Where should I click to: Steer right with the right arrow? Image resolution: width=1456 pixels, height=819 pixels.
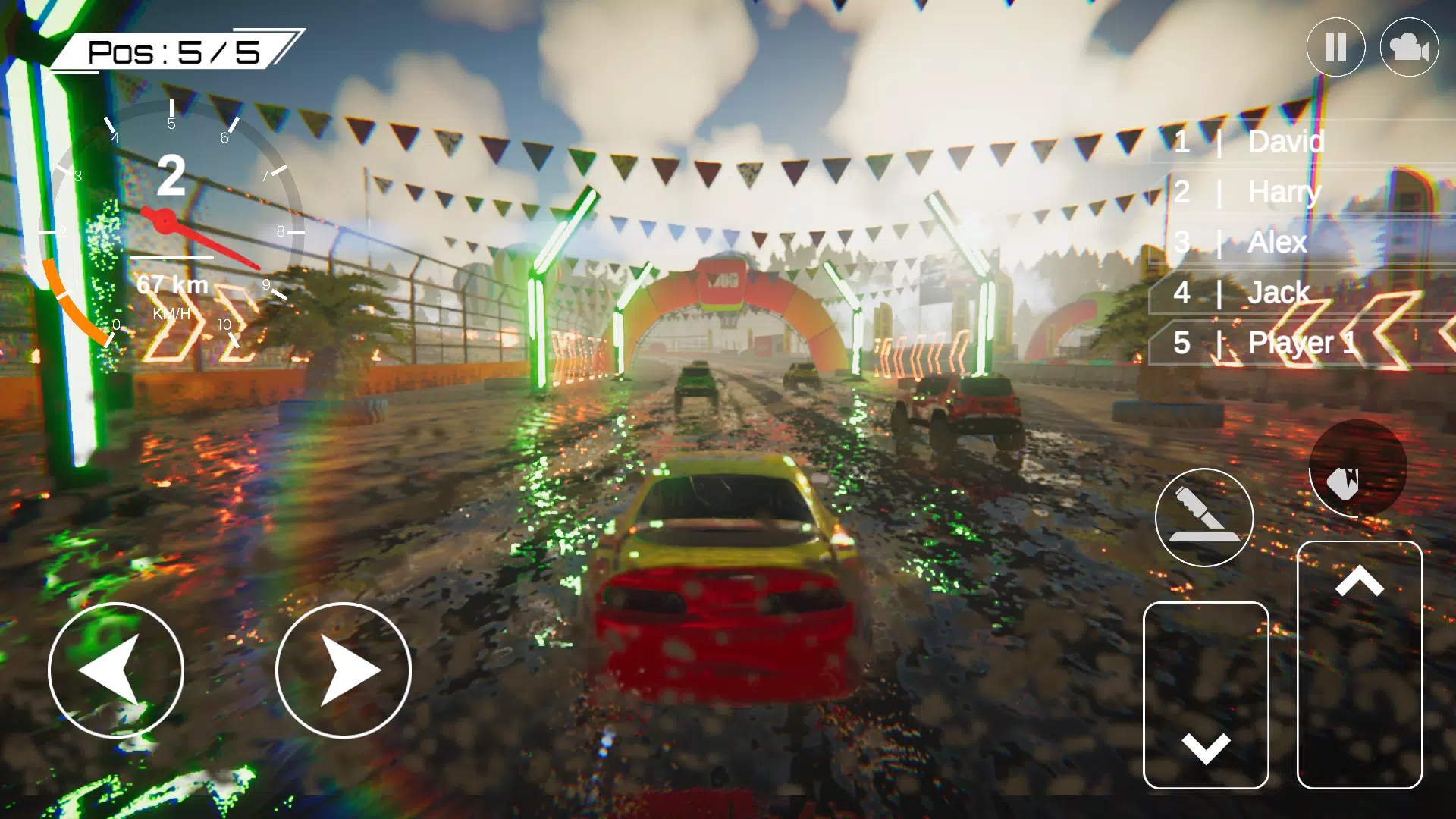point(343,670)
